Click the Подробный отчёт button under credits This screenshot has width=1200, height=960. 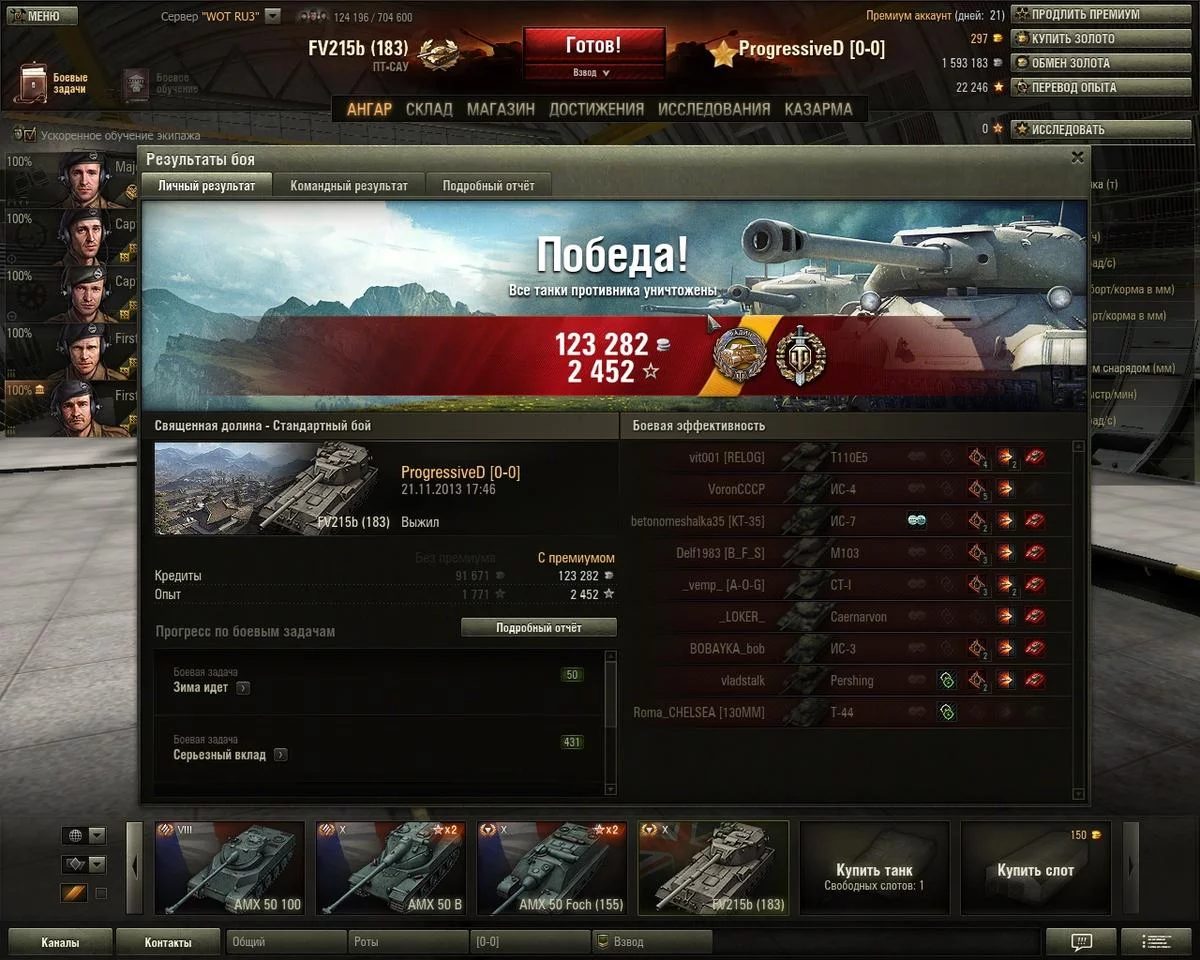tap(538, 628)
